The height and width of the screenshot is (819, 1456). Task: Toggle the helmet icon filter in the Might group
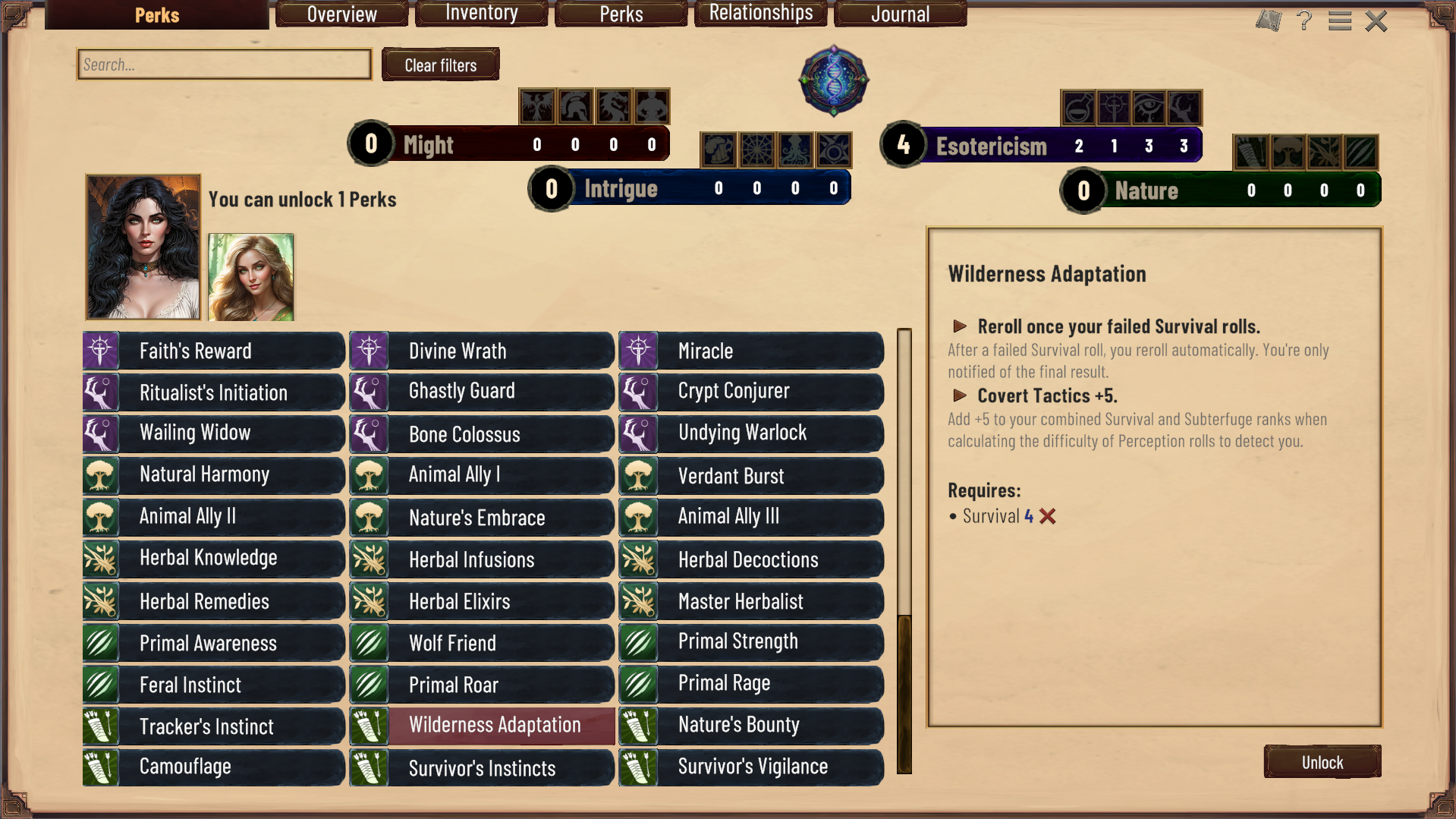click(576, 106)
